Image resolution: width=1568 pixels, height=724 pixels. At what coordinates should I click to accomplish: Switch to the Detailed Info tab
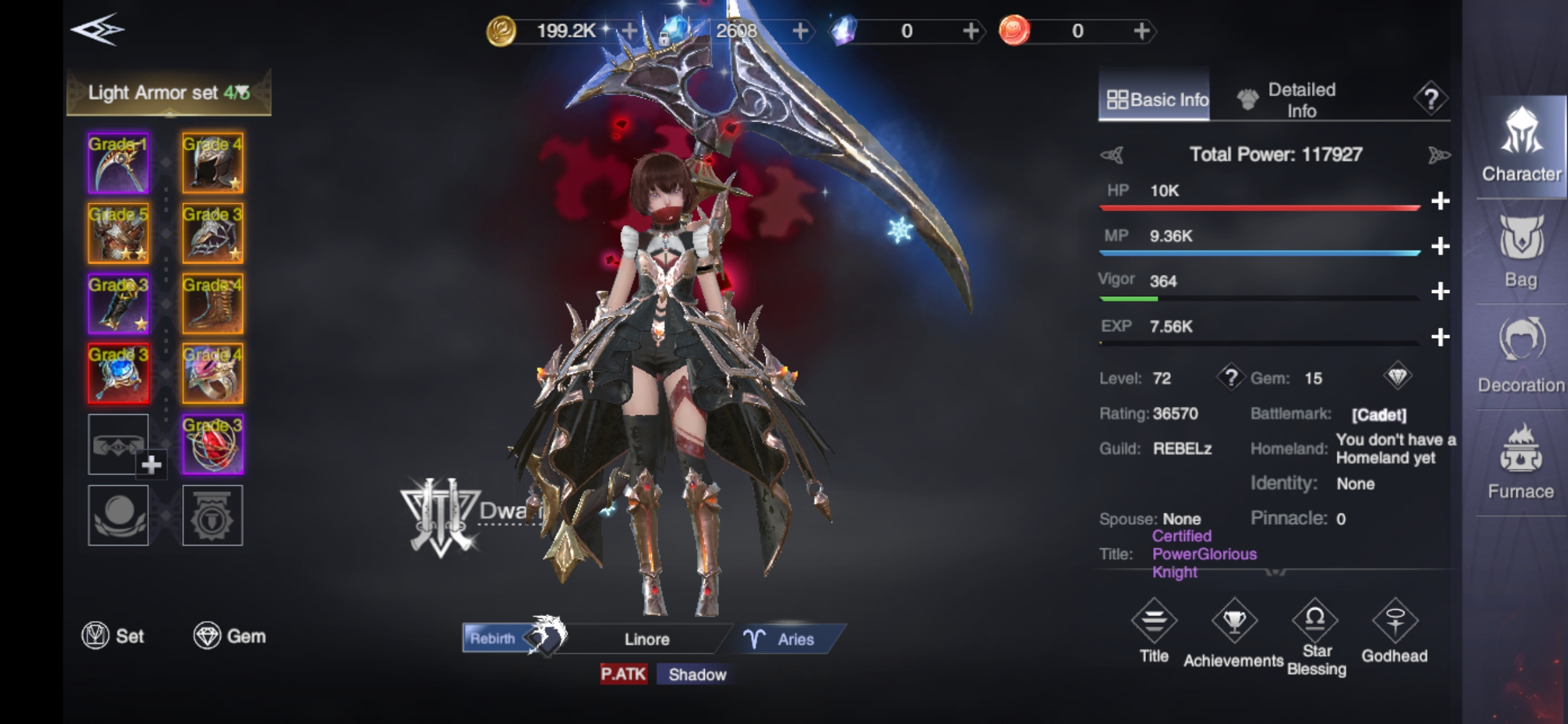tap(1288, 100)
